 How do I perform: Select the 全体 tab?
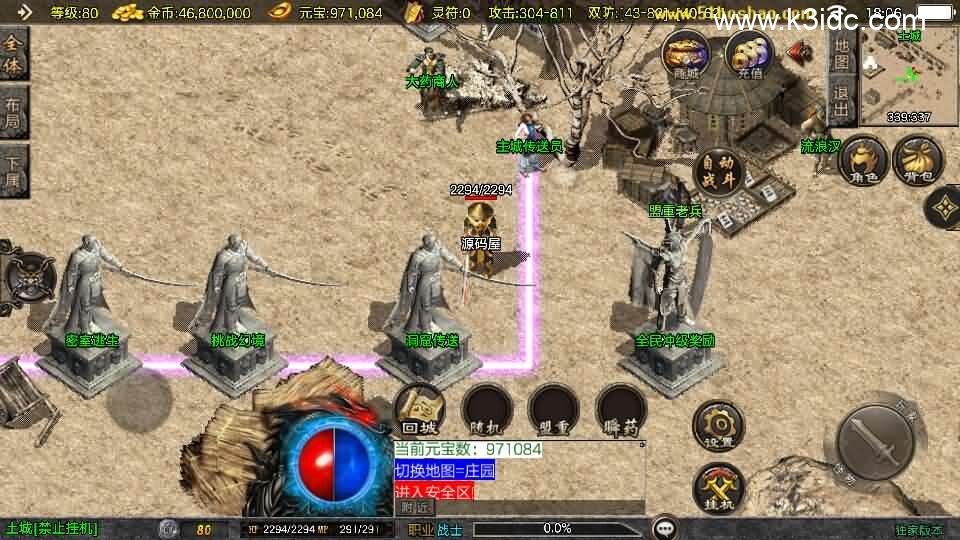point(13,55)
